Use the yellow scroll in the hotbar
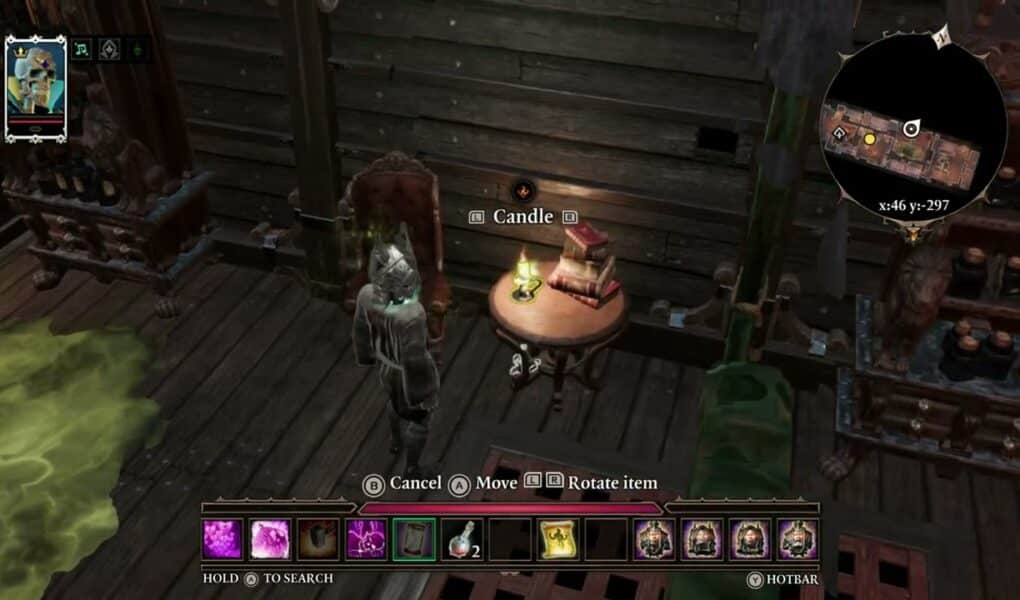The image size is (1020, 600). point(558,539)
